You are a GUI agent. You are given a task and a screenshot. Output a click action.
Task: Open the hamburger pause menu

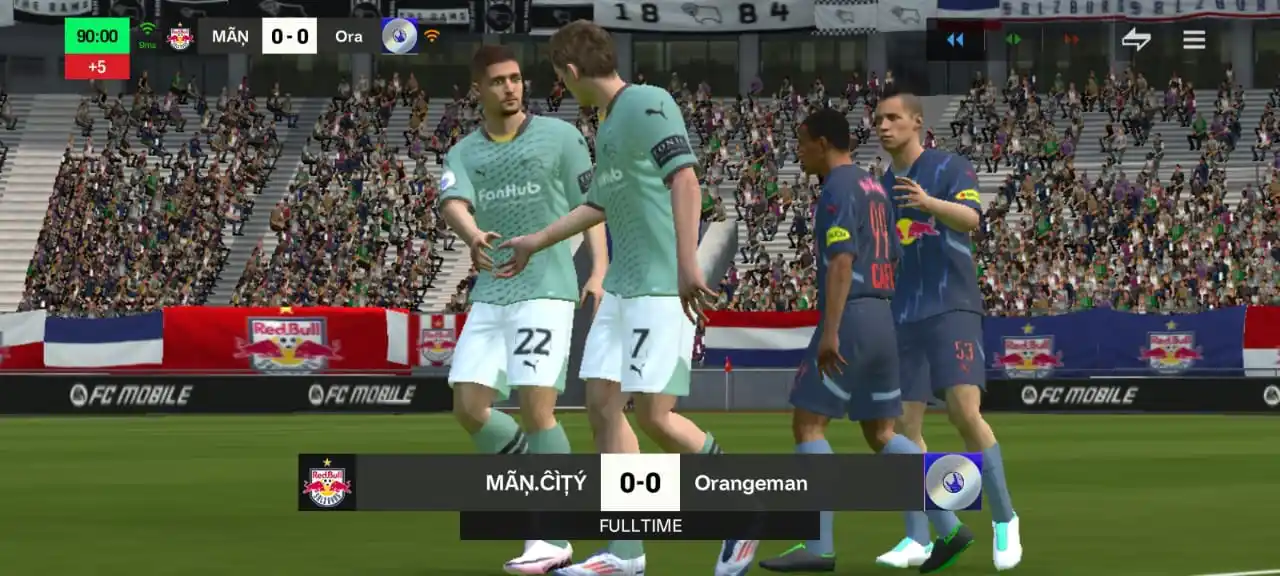point(1194,40)
